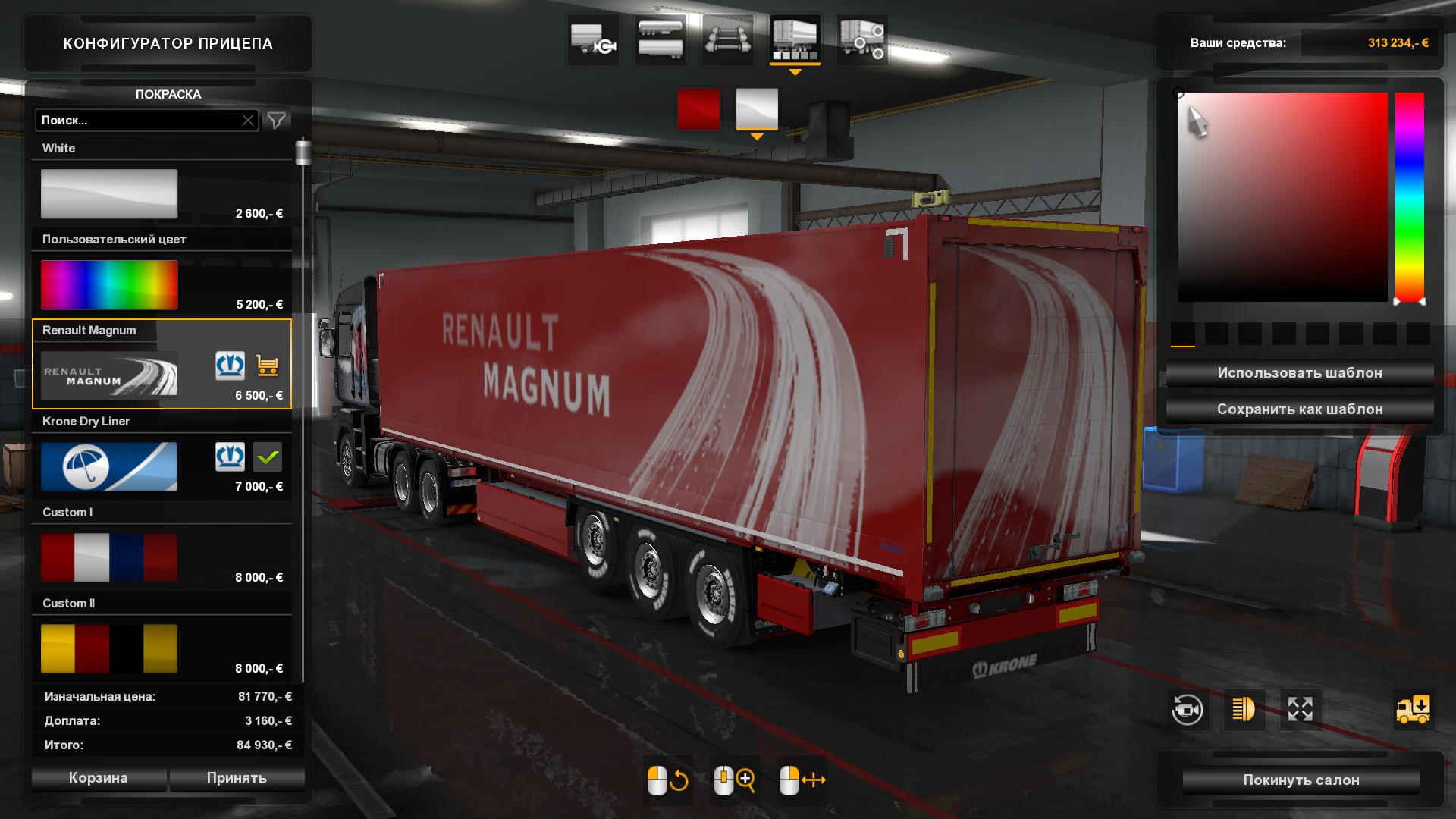The height and width of the screenshot is (819, 1456).
Task: Click Использовать шаблон button
Action: [1299, 372]
